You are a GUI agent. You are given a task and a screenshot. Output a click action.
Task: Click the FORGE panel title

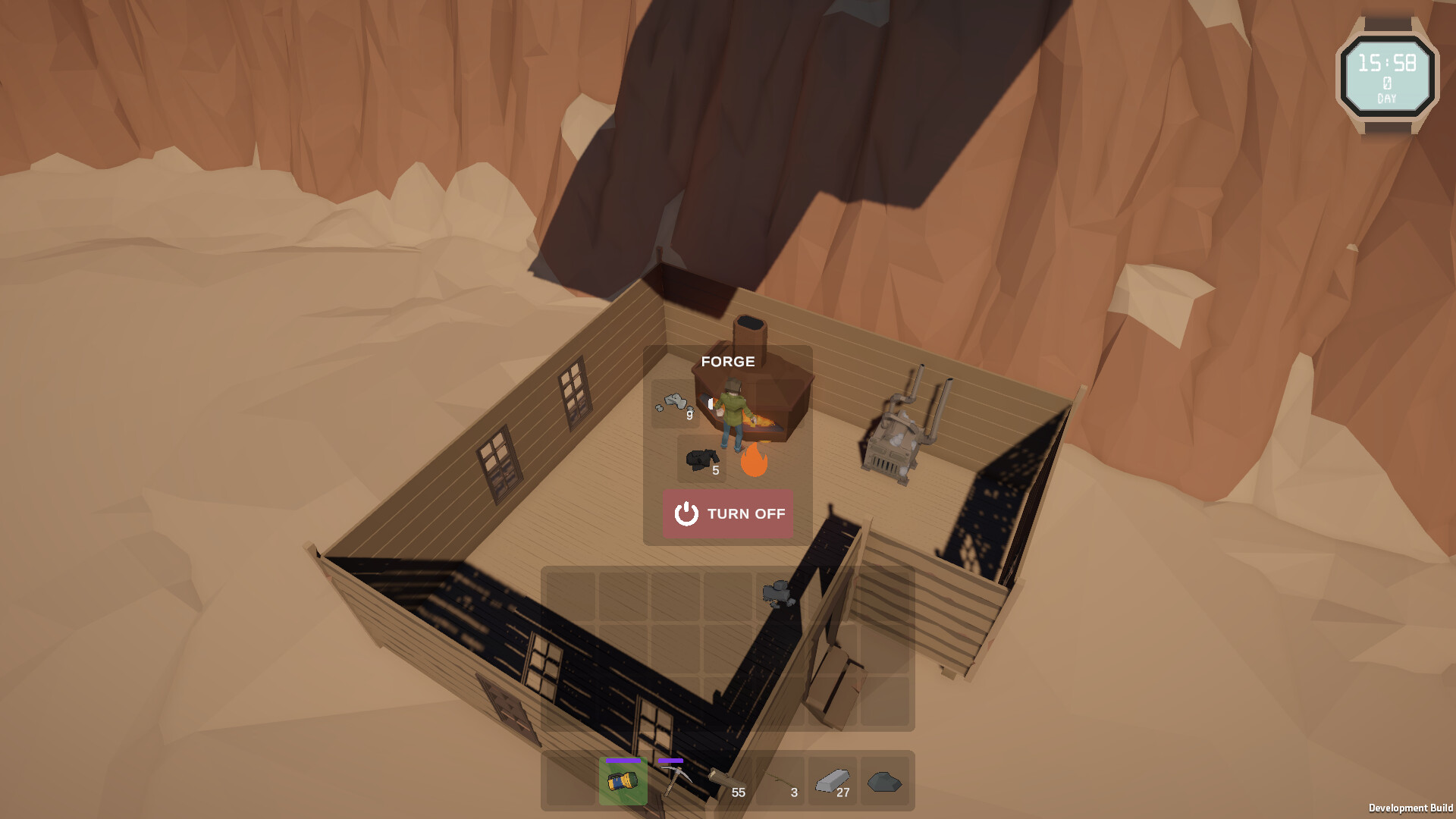coord(730,362)
